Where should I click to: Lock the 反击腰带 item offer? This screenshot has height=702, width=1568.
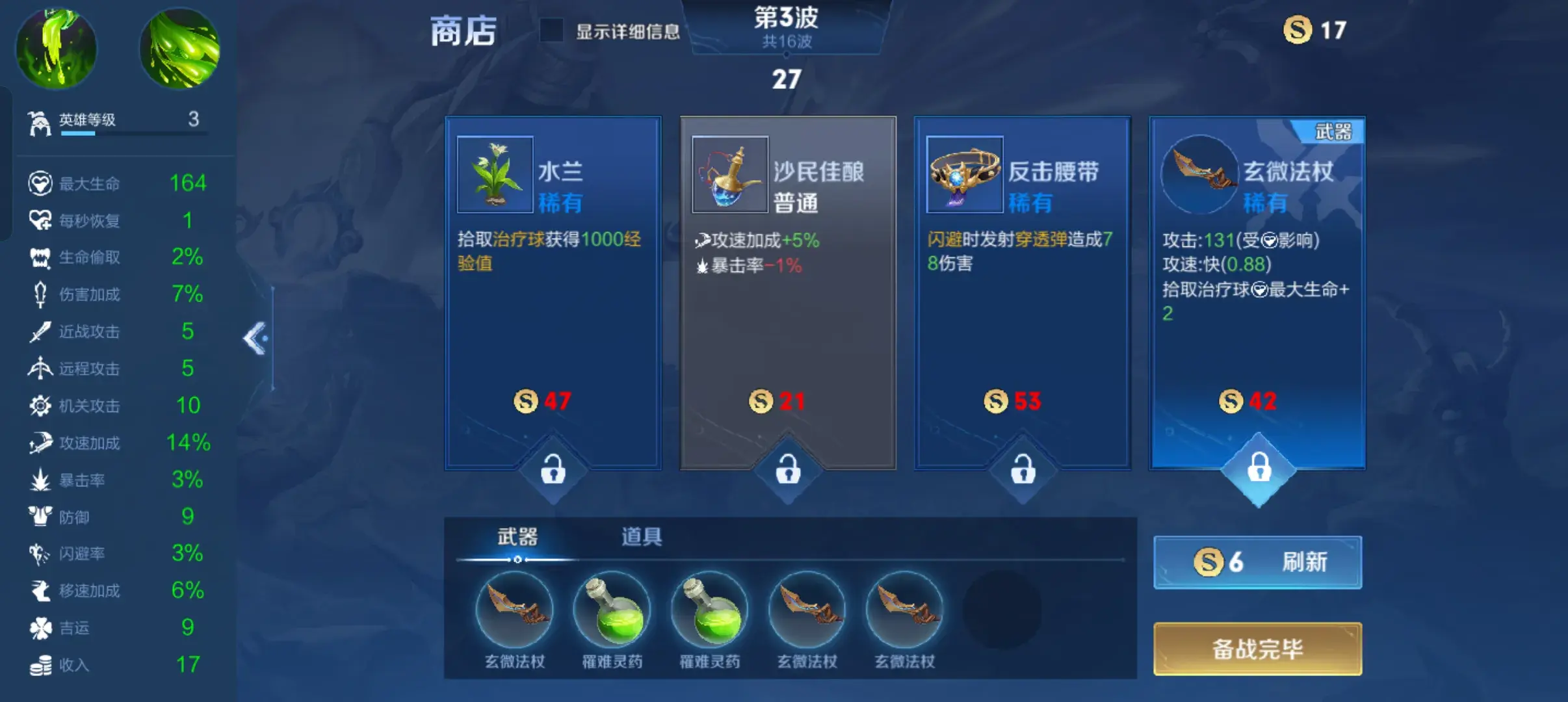[x=1023, y=469]
